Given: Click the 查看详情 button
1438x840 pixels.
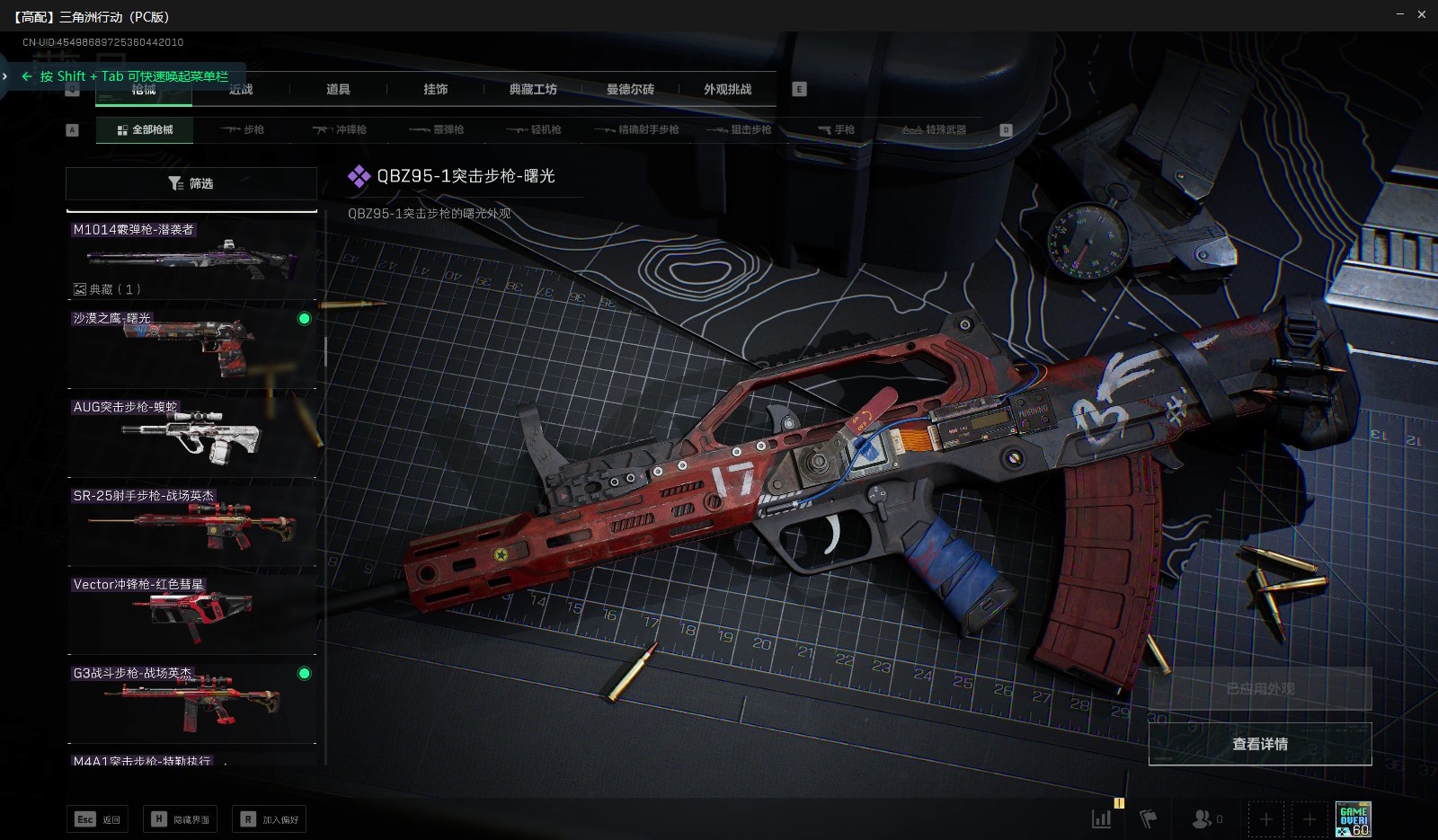Looking at the screenshot, I should (x=1259, y=744).
